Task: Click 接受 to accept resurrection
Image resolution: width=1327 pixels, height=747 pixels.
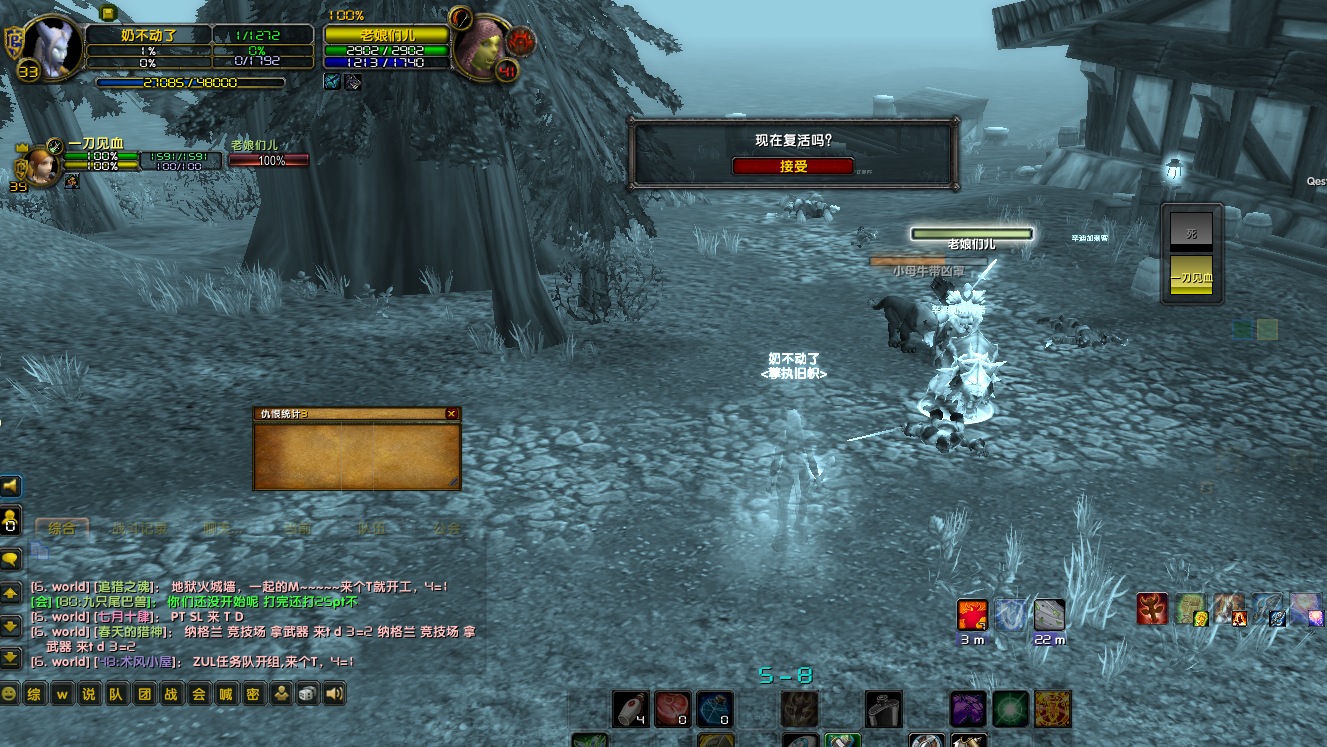Action: pos(792,165)
